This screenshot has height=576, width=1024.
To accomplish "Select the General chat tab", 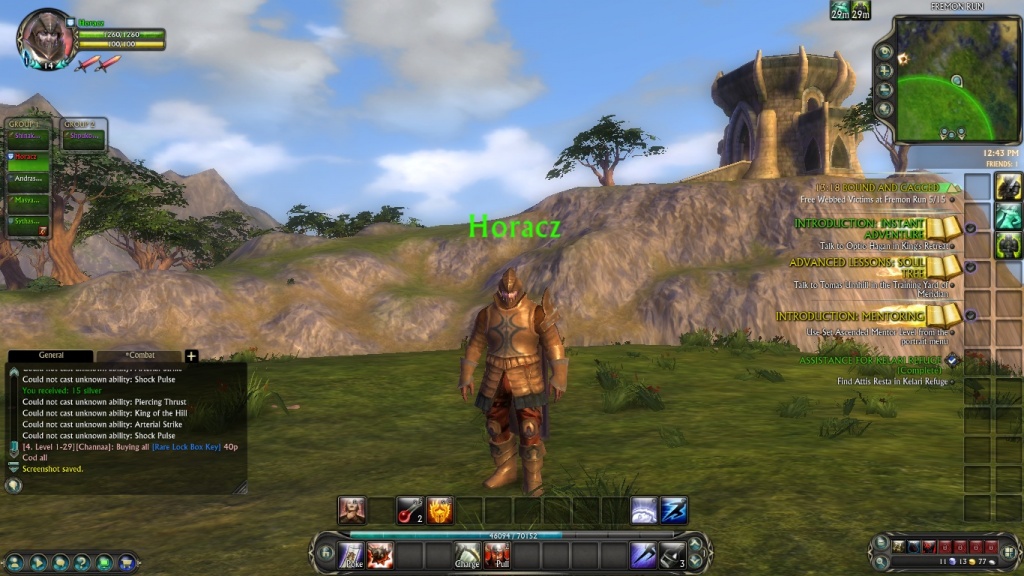I will click(x=51, y=355).
